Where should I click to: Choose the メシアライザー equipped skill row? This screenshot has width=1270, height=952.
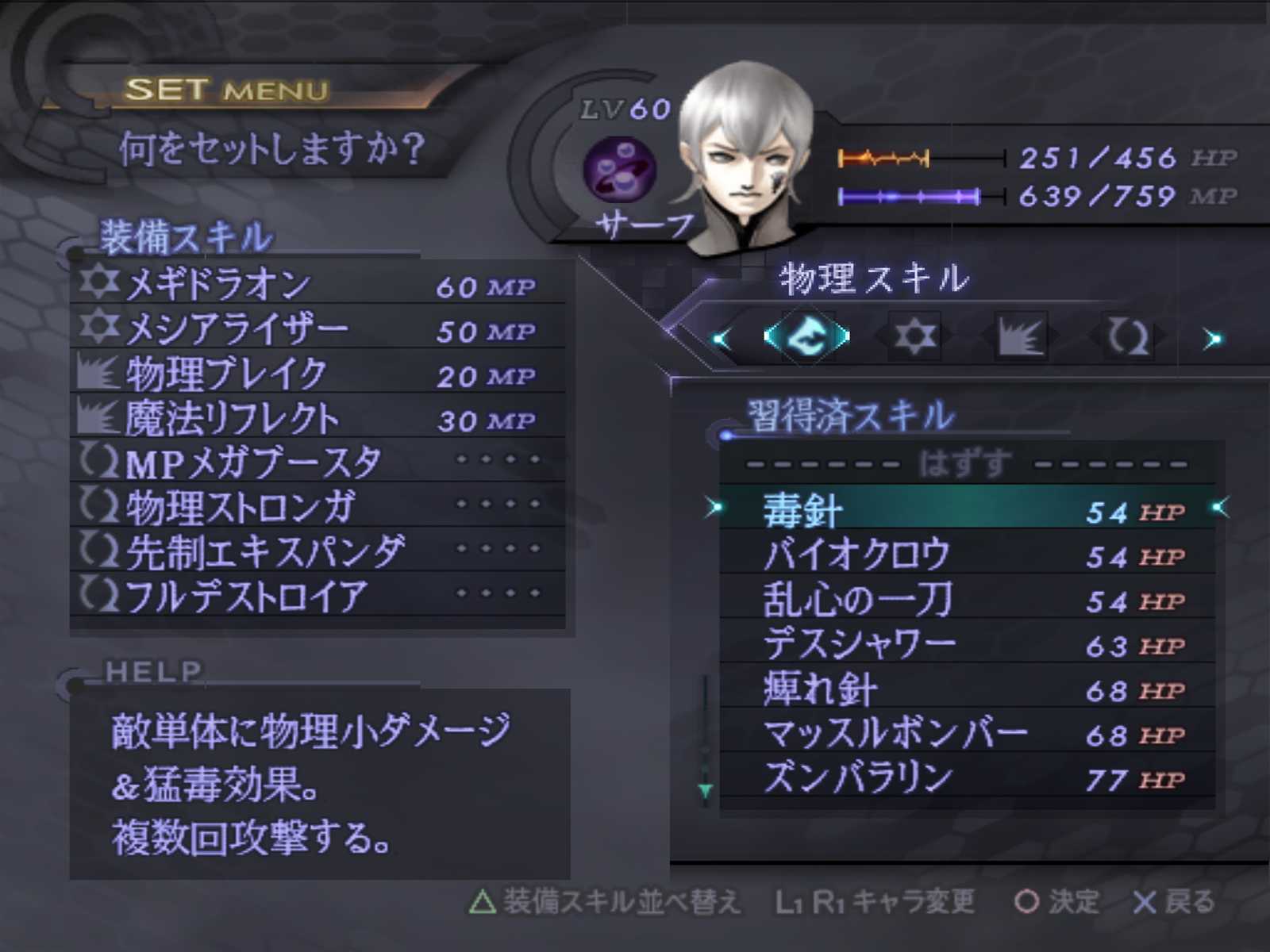(317, 328)
